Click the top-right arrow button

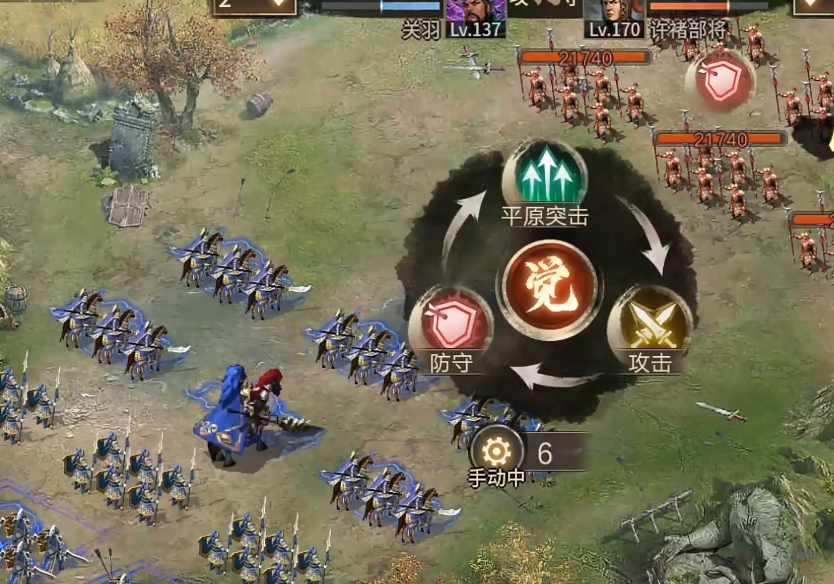point(812,6)
